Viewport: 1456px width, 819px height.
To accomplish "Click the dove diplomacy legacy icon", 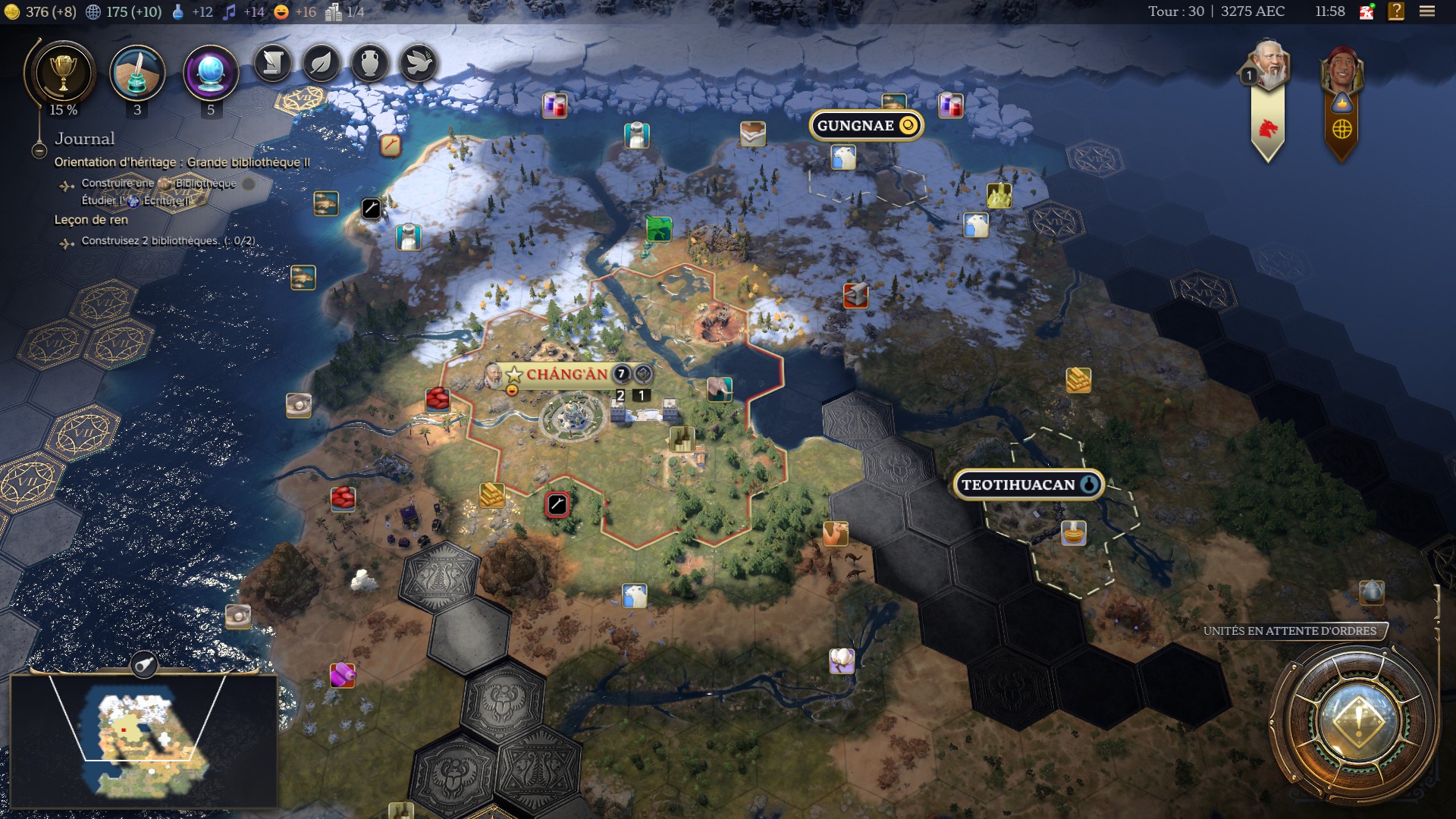I will click(419, 64).
